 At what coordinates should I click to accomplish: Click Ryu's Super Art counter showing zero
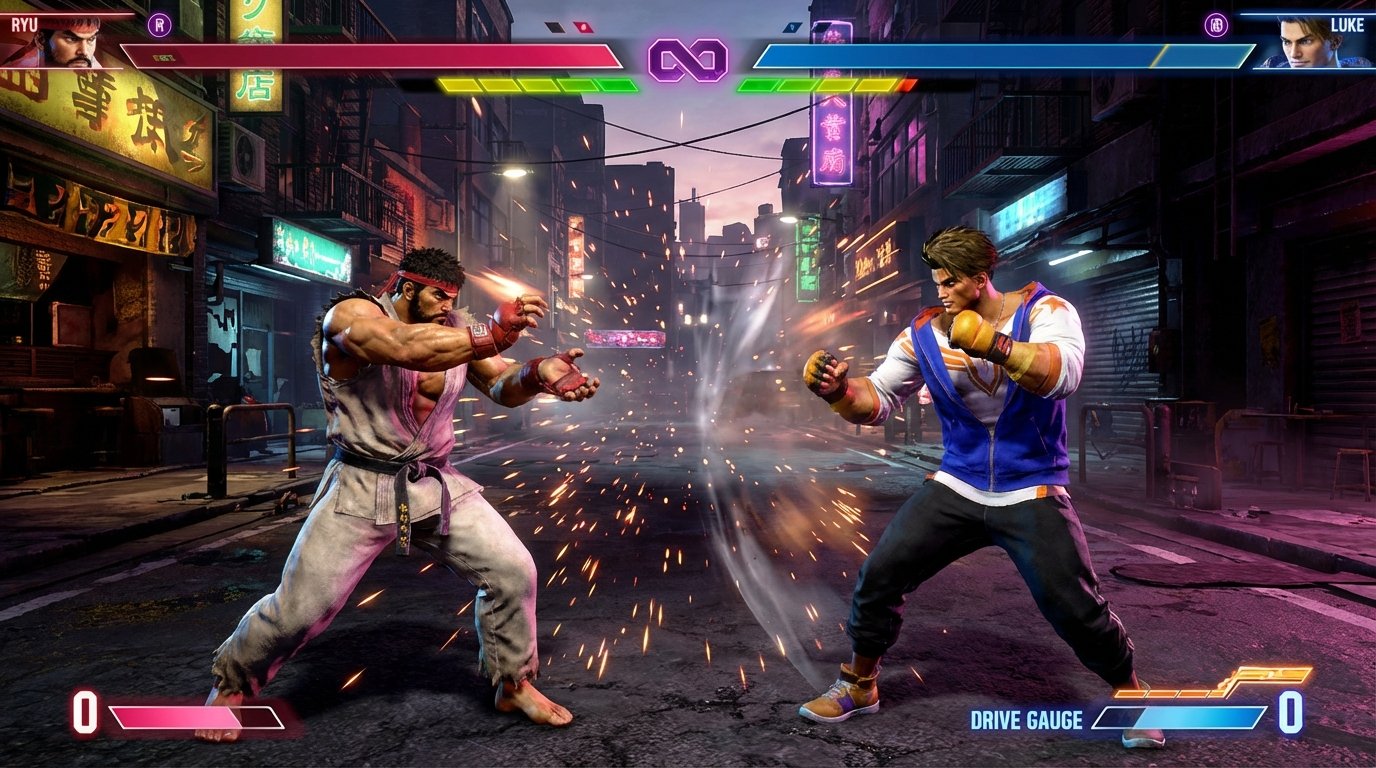(85, 715)
